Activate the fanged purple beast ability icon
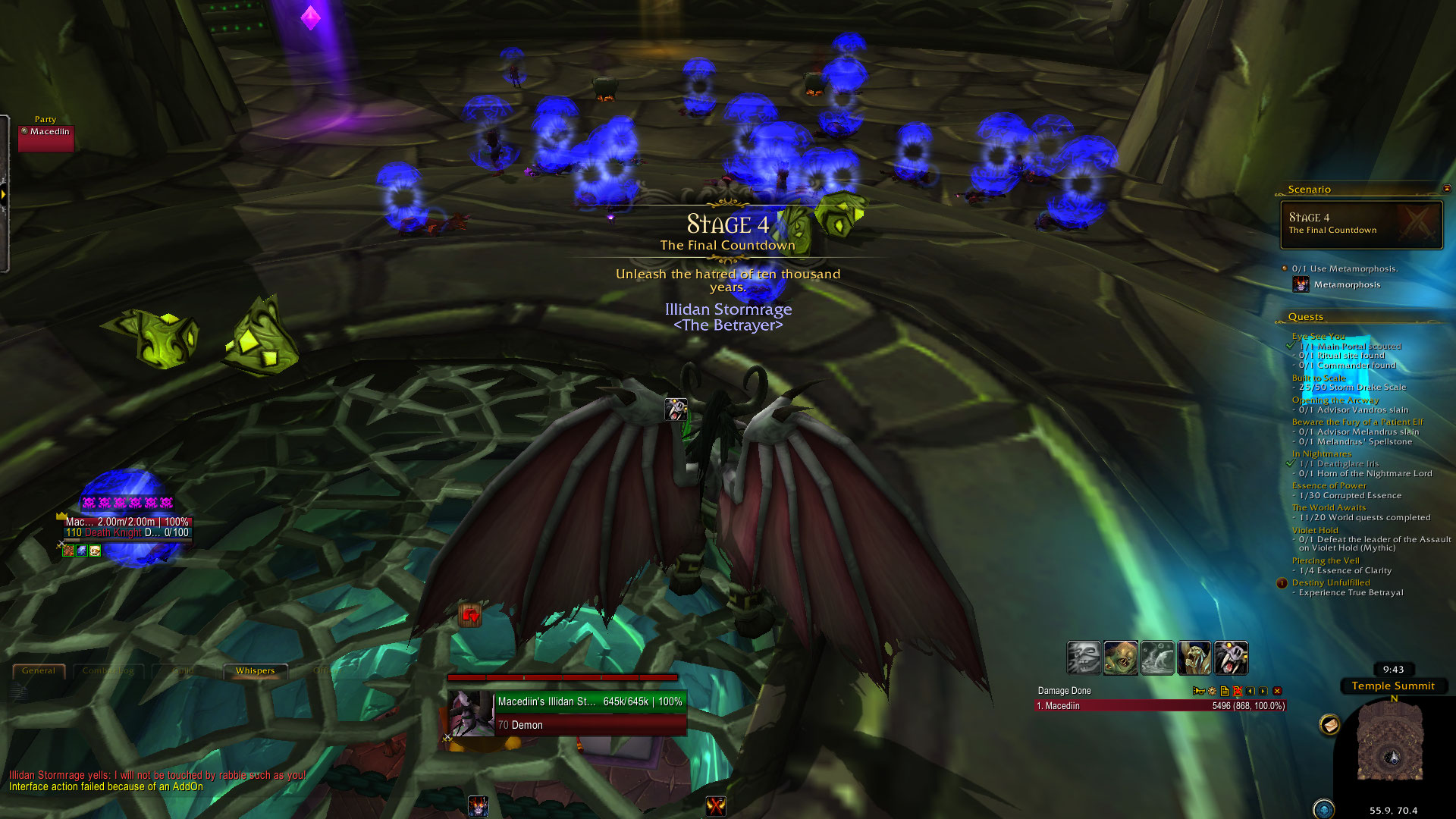 pyautogui.click(x=1231, y=657)
